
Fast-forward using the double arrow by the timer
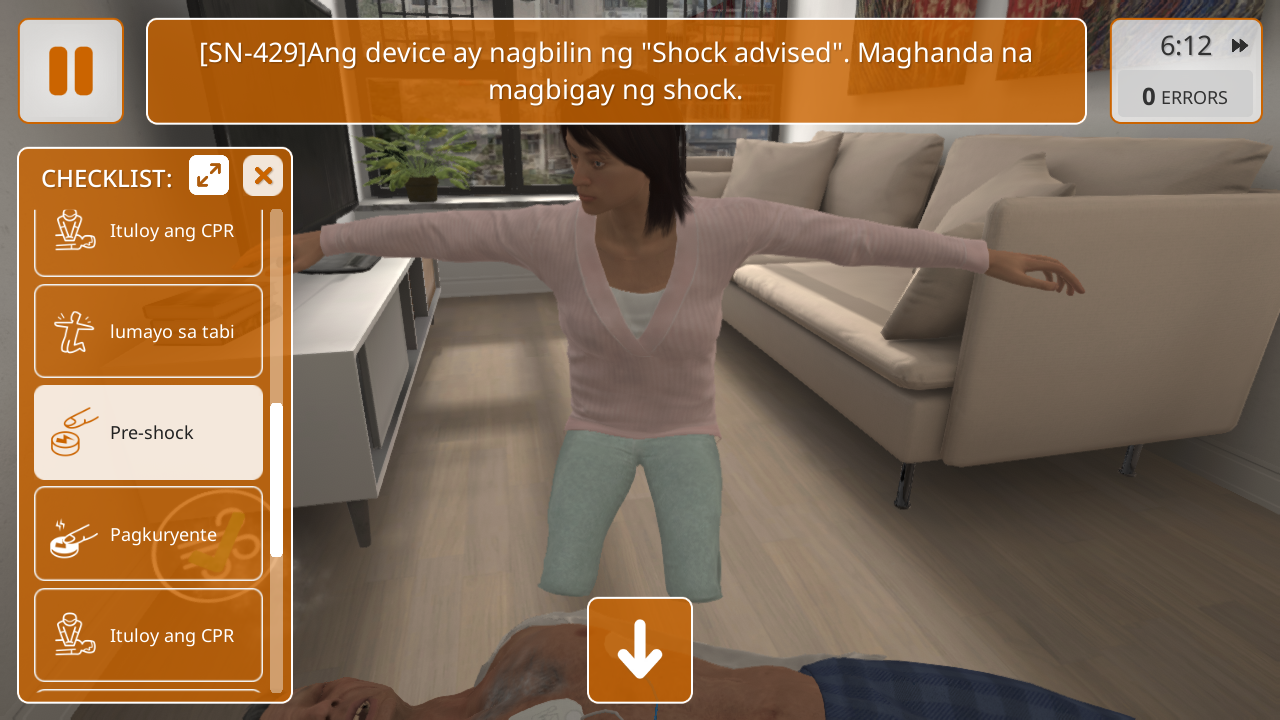[1239, 46]
